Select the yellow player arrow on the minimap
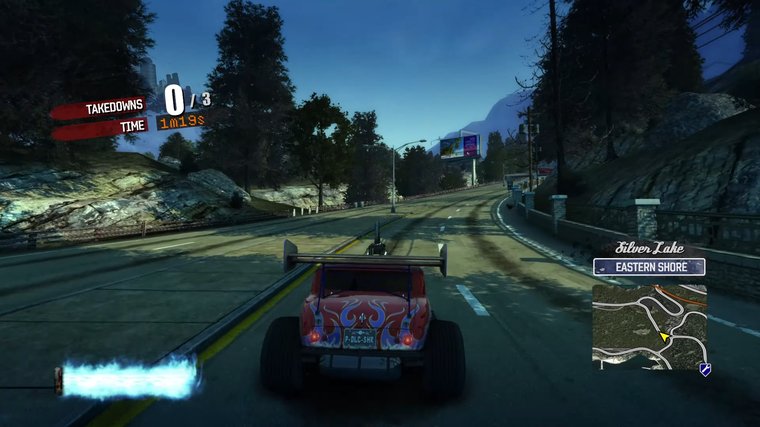760x427 pixels. (x=663, y=337)
